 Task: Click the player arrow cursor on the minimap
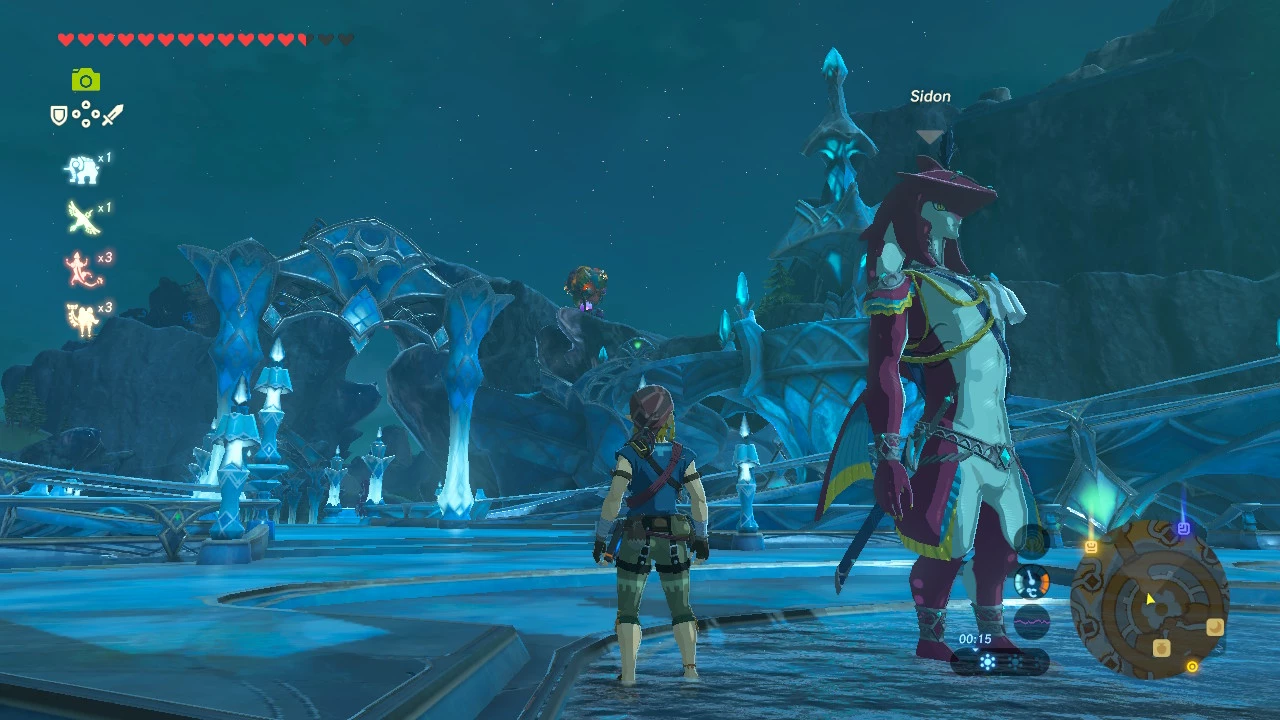(x=1148, y=600)
